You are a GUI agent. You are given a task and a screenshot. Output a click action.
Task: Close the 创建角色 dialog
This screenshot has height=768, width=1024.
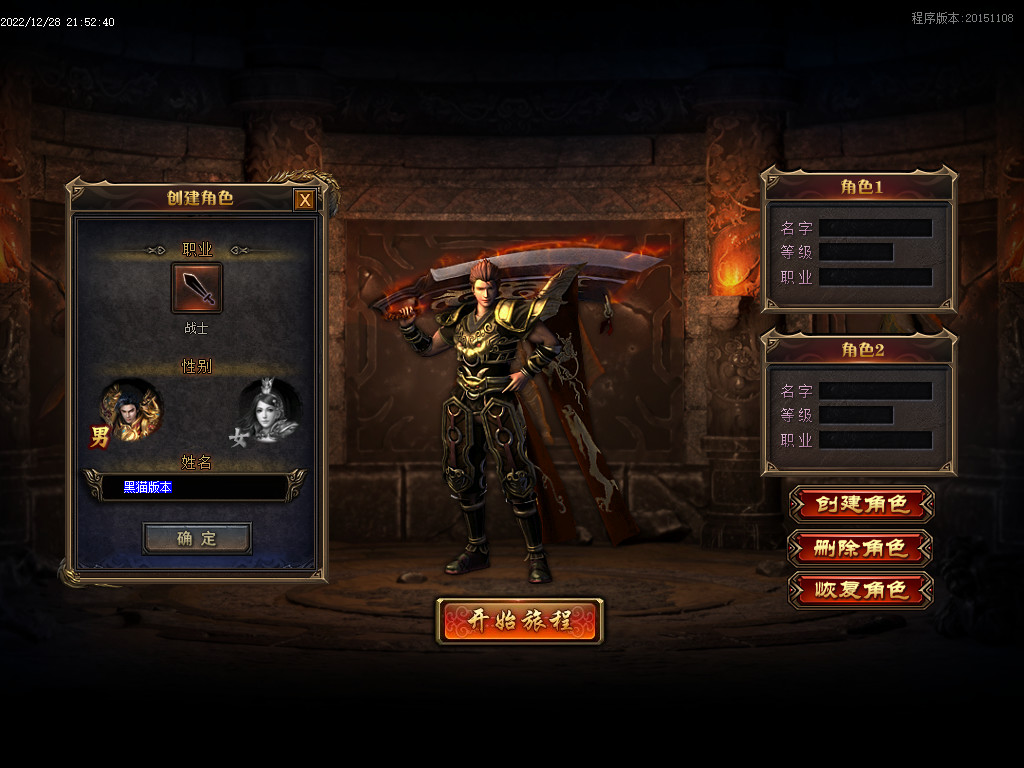(x=305, y=200)
